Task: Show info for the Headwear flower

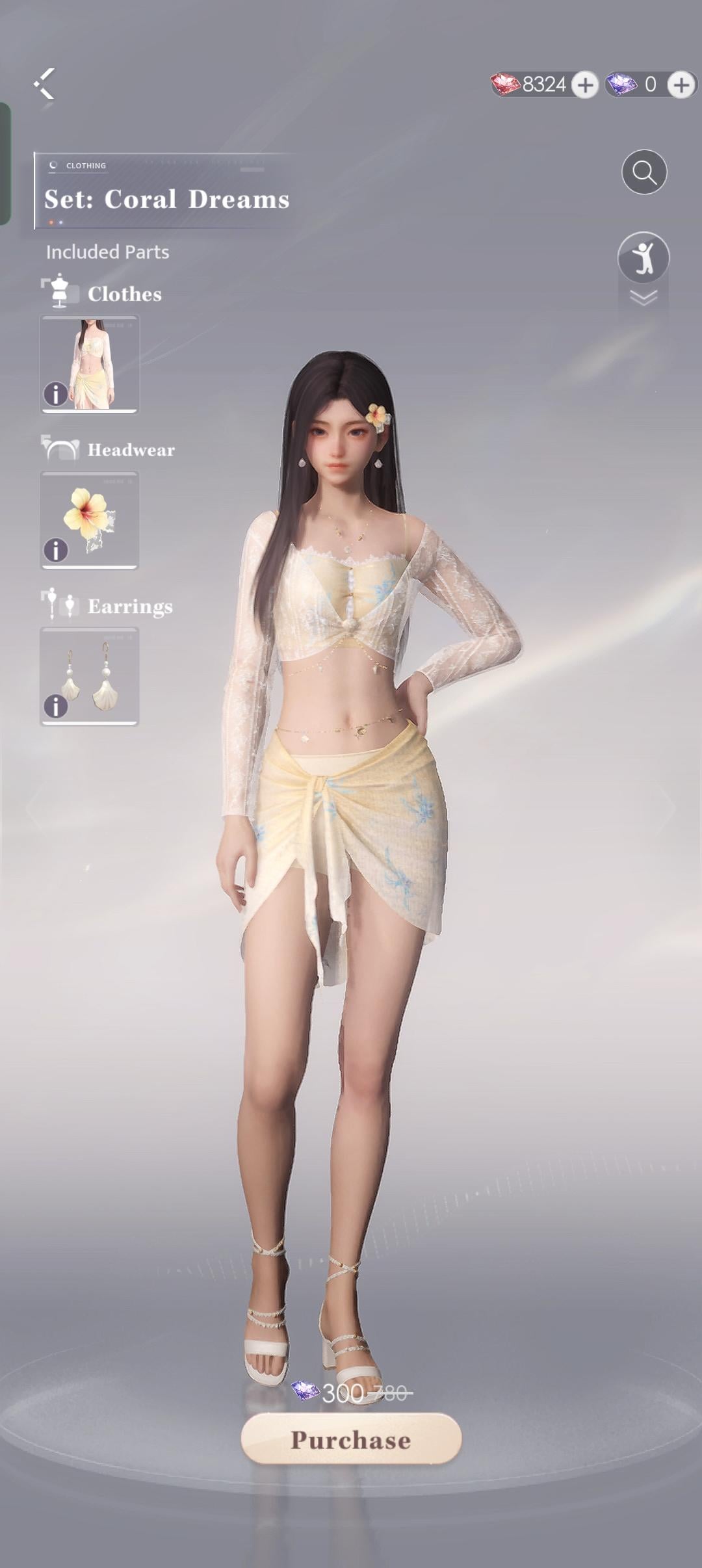Action: coord(56,550)
